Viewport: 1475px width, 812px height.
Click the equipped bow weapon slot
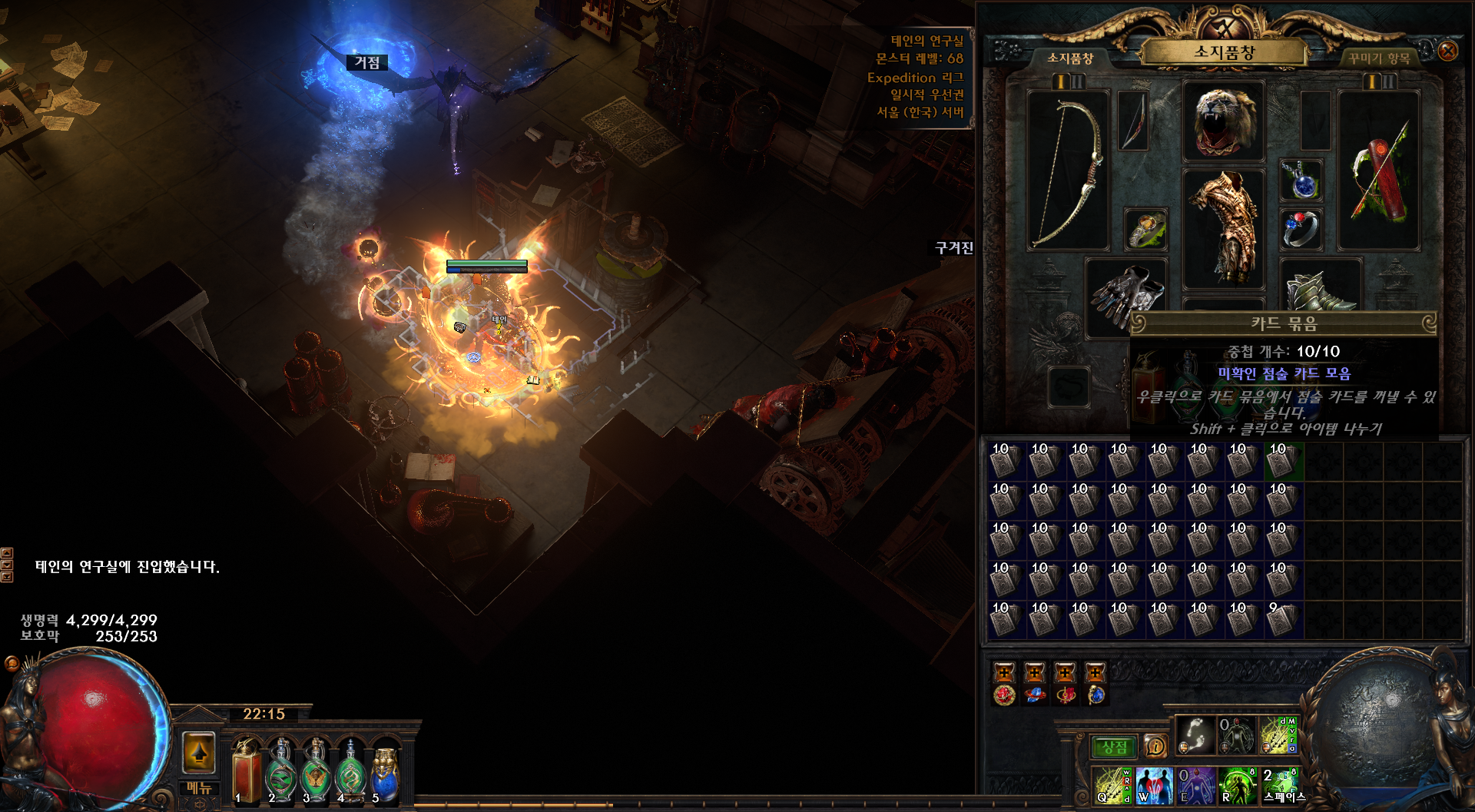click(x=1068, y=171)
